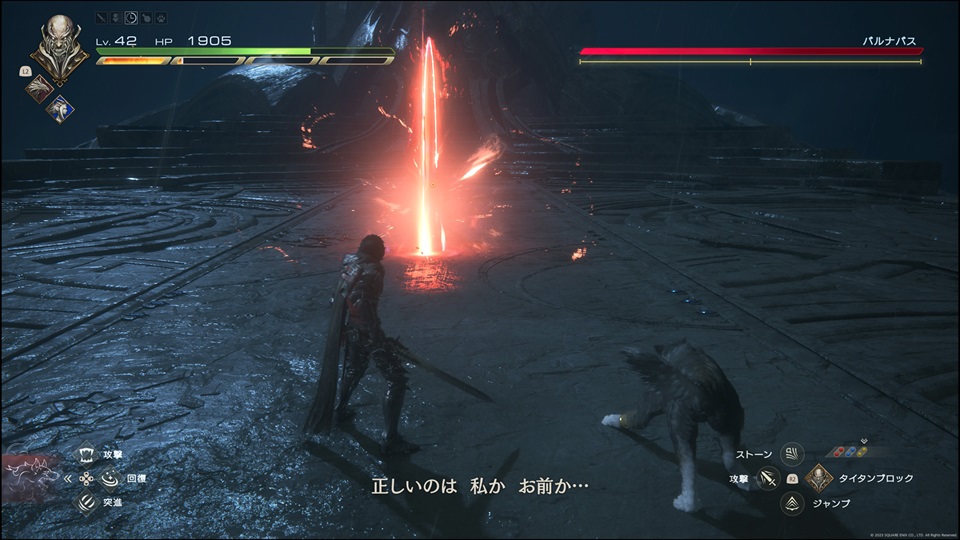
Task: Activate Torgal's fang attack command (攻撃)
Action: tap(85, 453)
